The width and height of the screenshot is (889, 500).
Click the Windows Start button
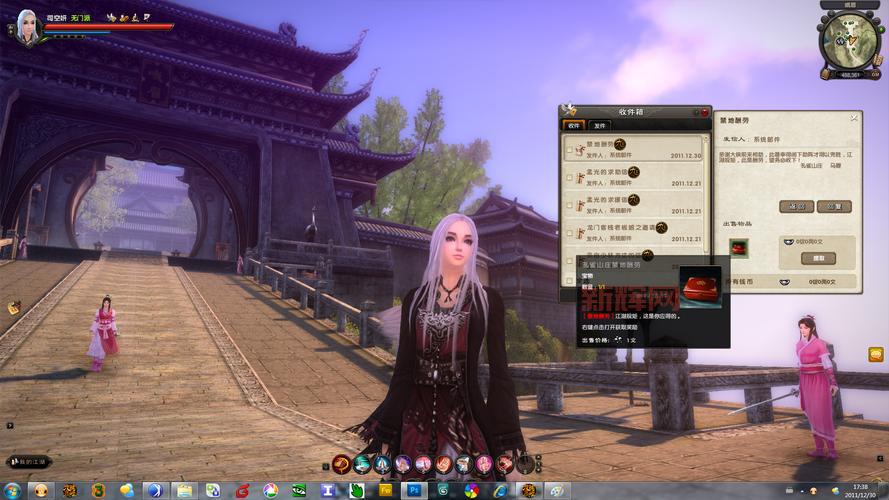click(11, 490)
